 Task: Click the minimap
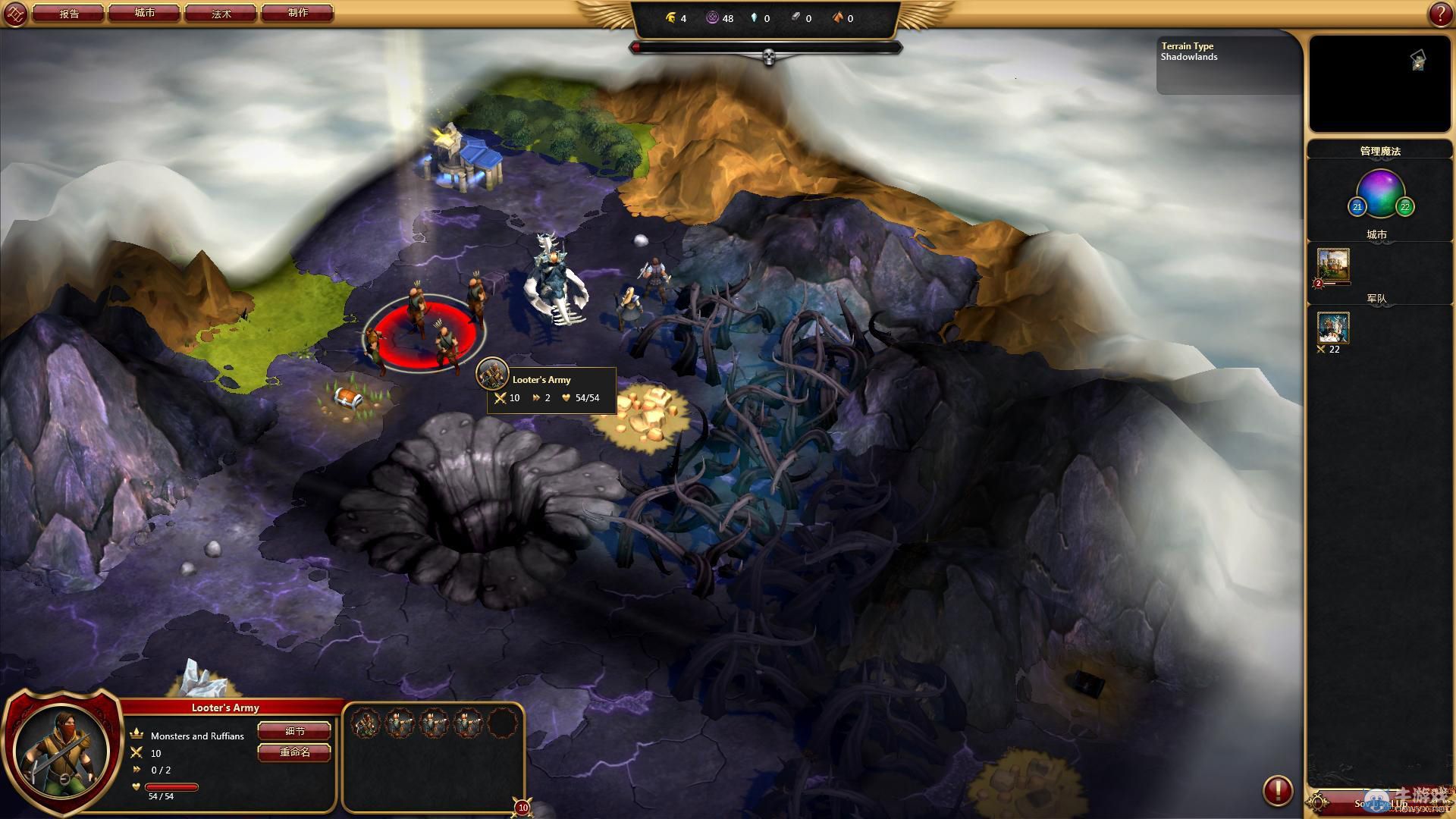pos(1379,83)
